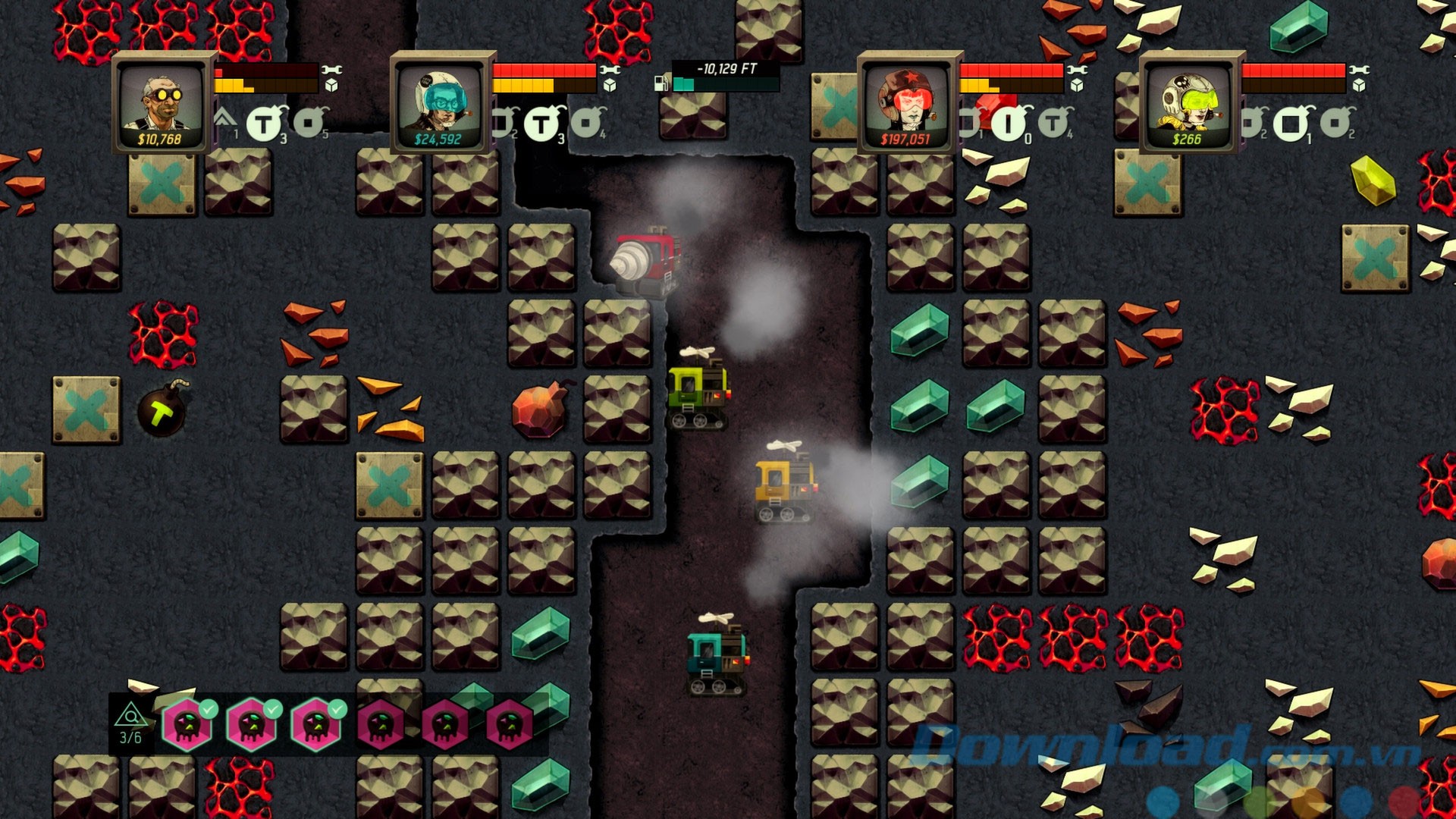Select the large bomb icon showing 0 under red pilot
1456x819 pixels.
pos(1009,124)
